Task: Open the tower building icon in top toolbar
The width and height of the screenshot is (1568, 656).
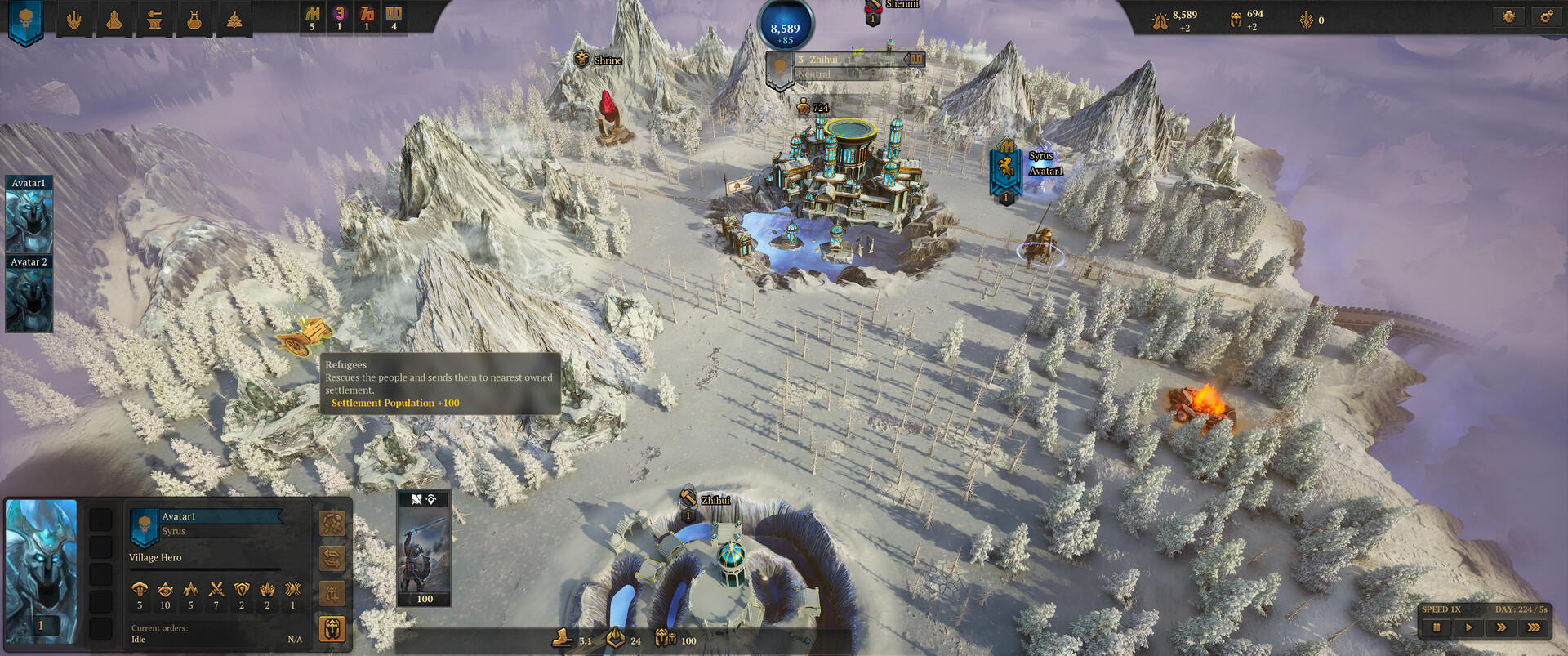Action: (114, 18)
